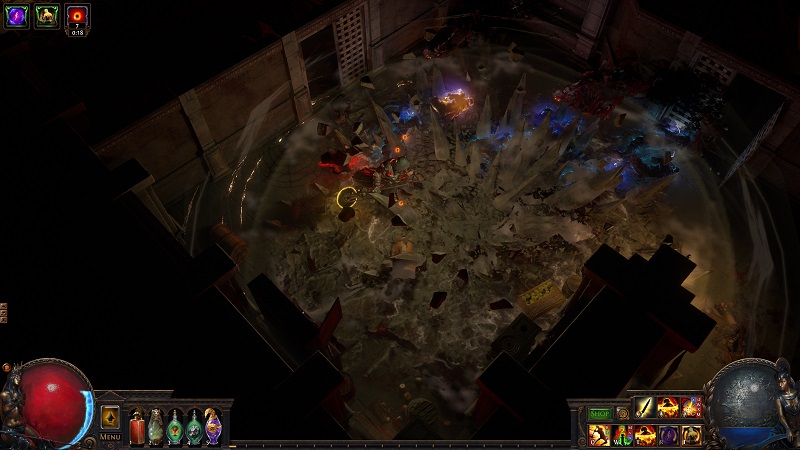Activate the golden warrior skill in the bottom row
800x450 pixels.
pos(692,435)
